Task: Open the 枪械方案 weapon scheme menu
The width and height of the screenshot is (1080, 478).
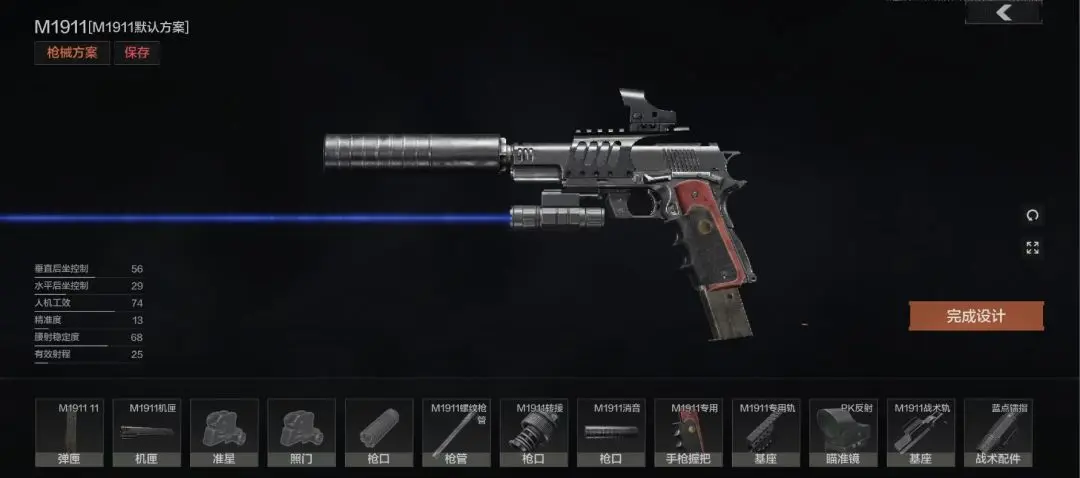Action: pos(73,53)
